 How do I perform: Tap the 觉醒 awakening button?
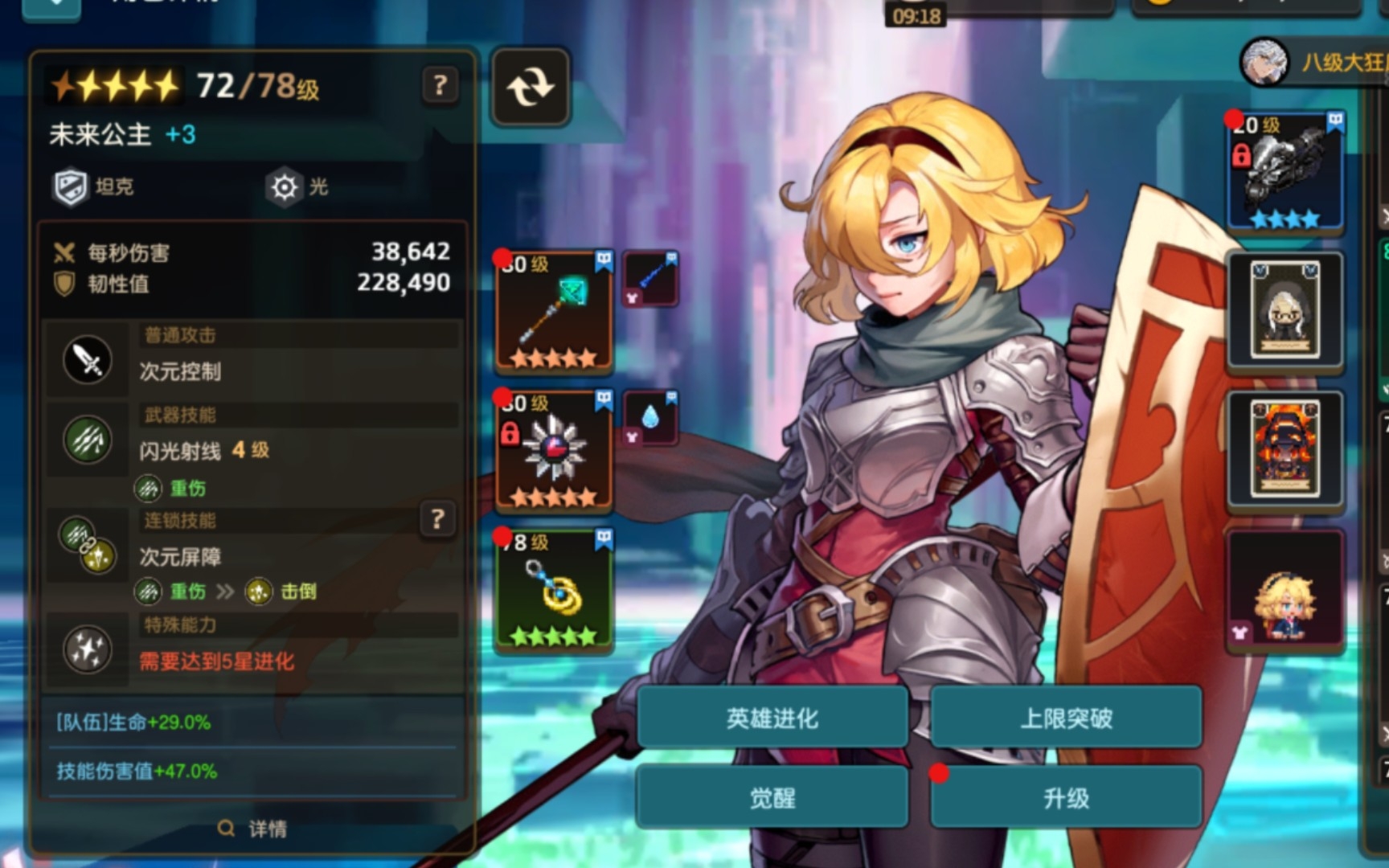[772, 796]
